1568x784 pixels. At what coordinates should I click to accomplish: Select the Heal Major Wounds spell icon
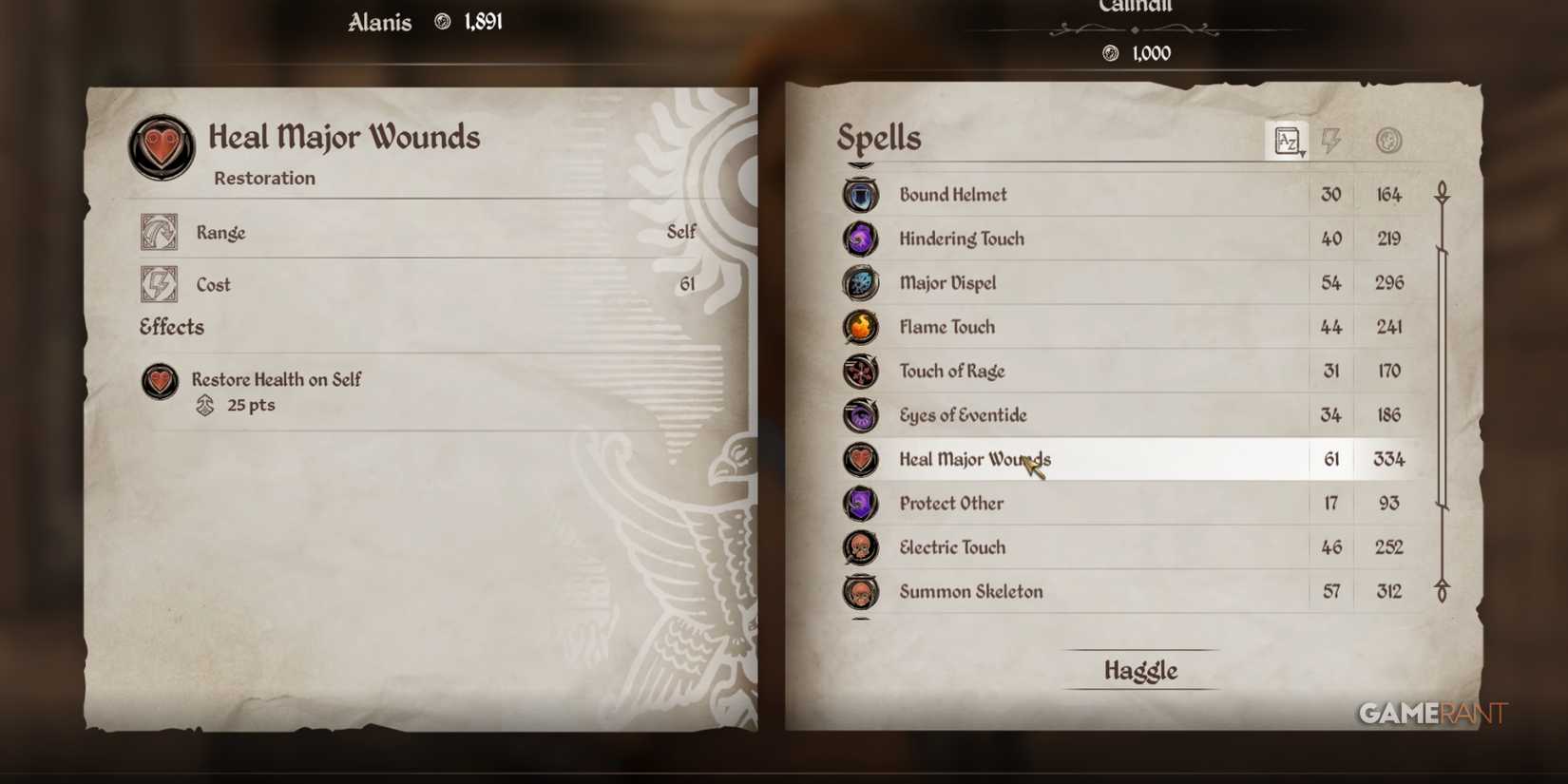[x=860, y=459]
